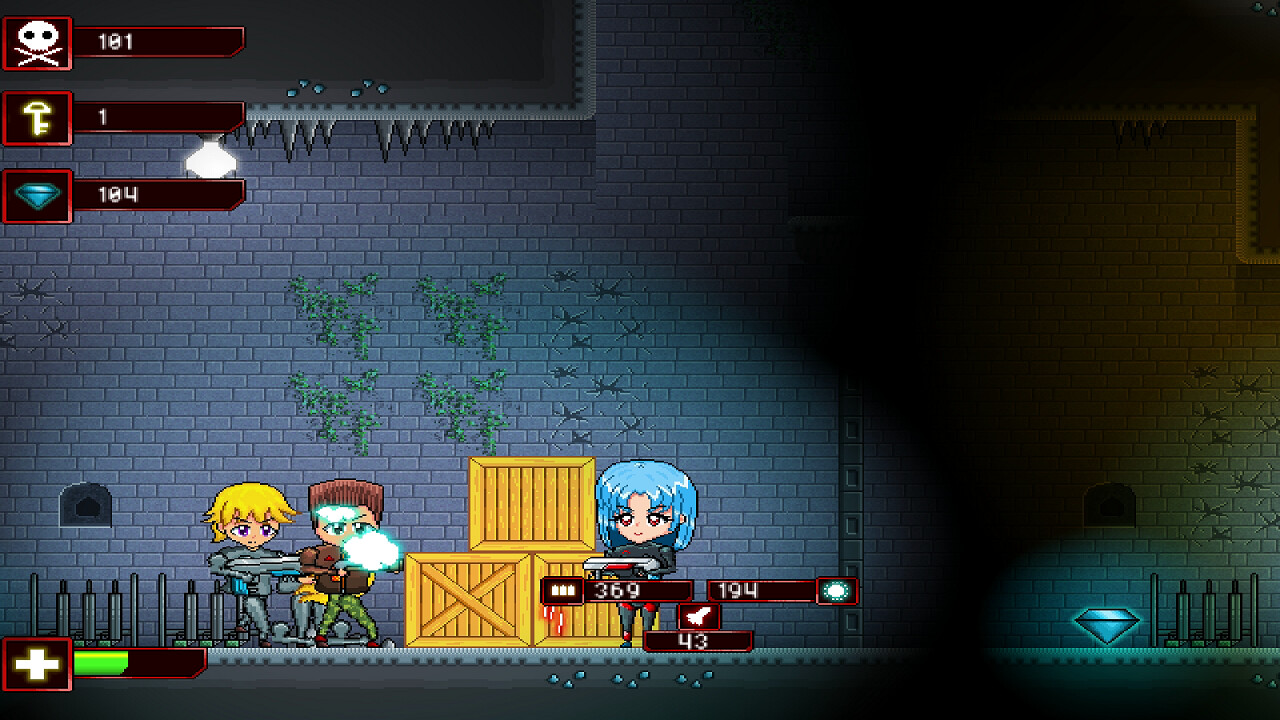
Task: Click the large wooden crate with X braces
Action: [x=465, y=600]
